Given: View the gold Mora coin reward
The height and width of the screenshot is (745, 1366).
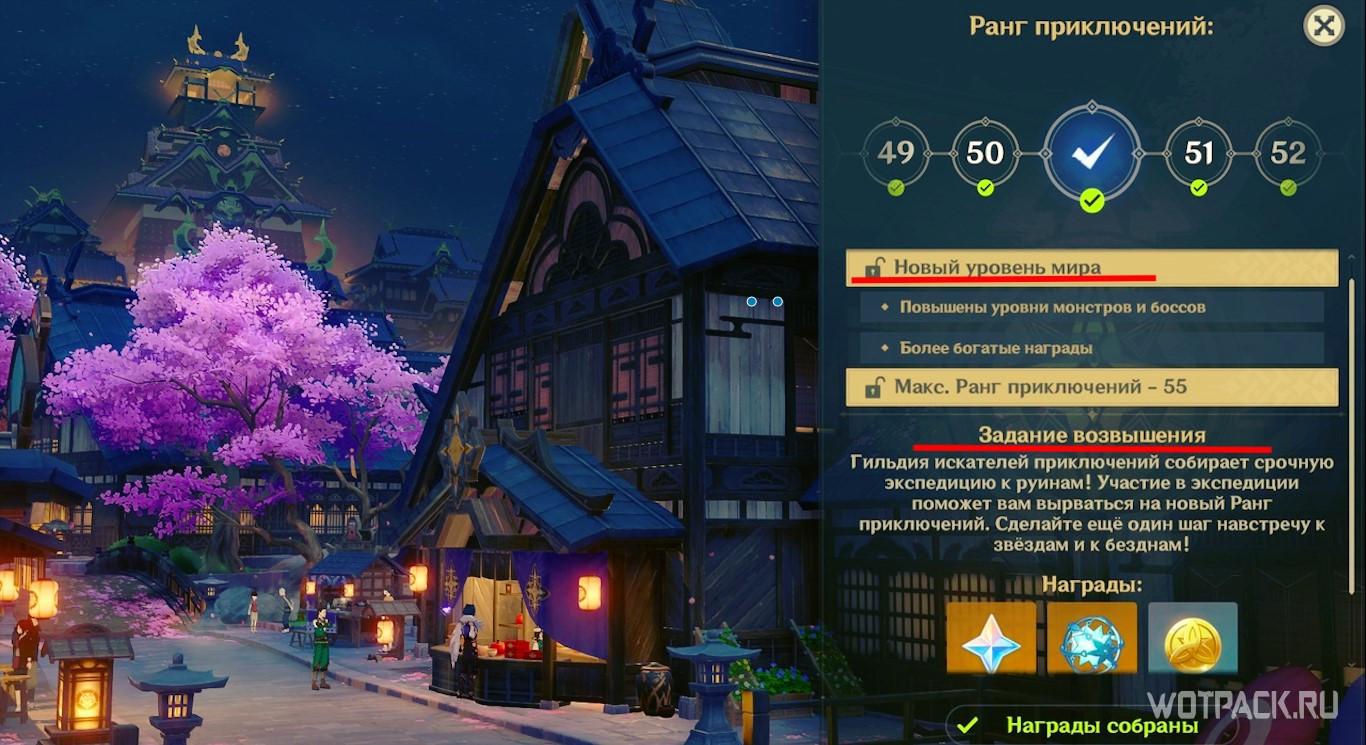Looking at the screenshot, I should (1193, 637).
